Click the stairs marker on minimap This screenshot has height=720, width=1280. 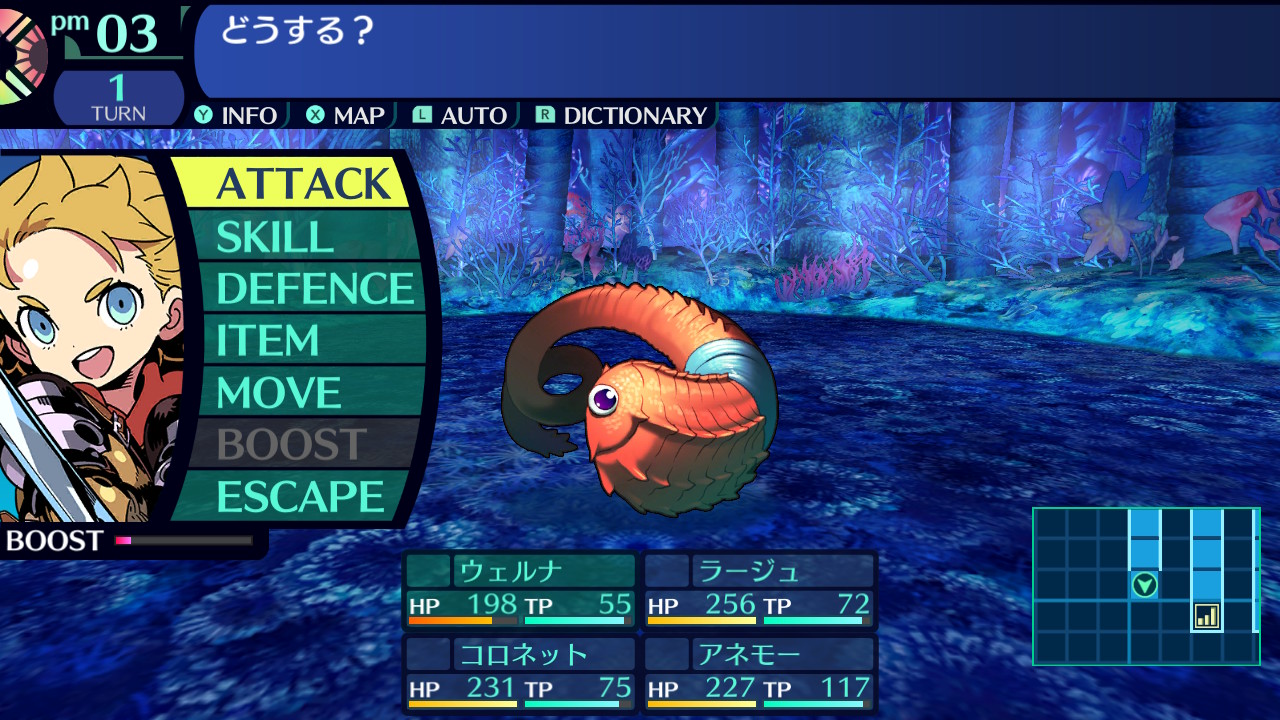point(1207,616)
